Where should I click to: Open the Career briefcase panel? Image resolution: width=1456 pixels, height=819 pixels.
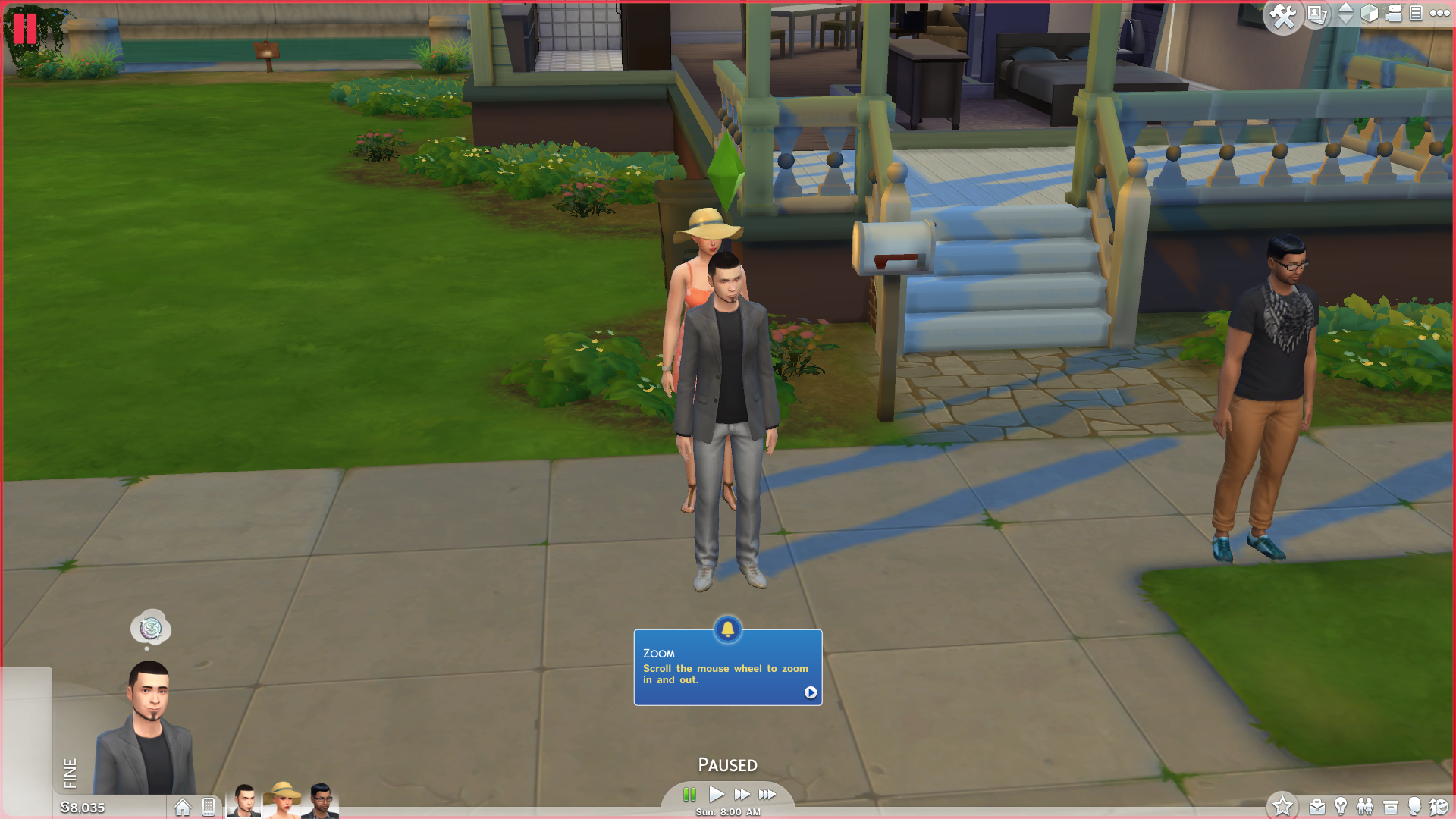click(x=1317, y=807)
